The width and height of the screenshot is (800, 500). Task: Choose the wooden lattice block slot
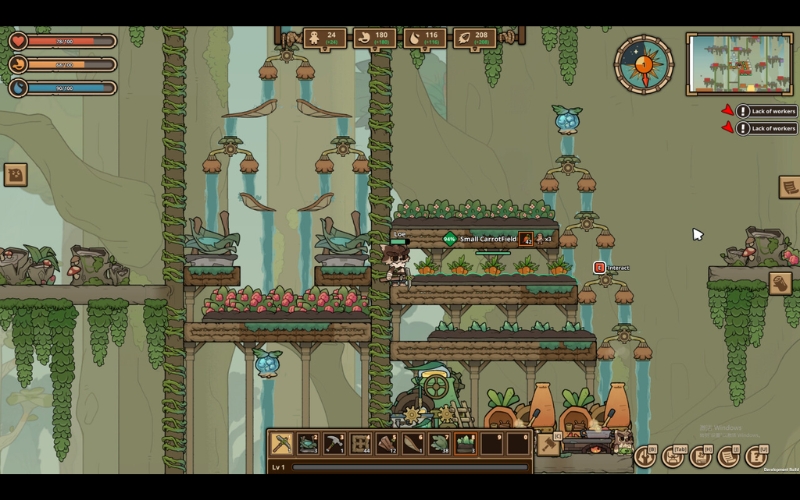[361, 443]
